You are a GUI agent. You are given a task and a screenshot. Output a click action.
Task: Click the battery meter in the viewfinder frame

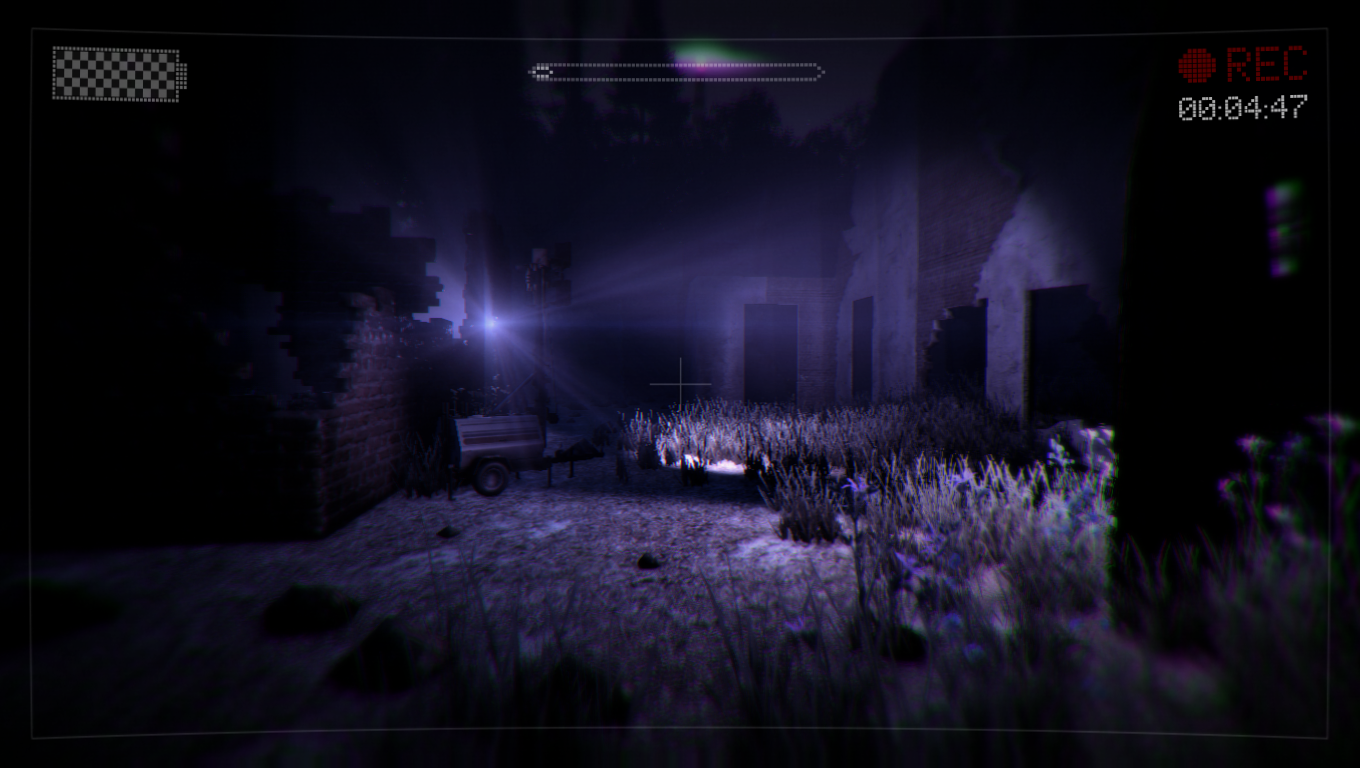117,72
